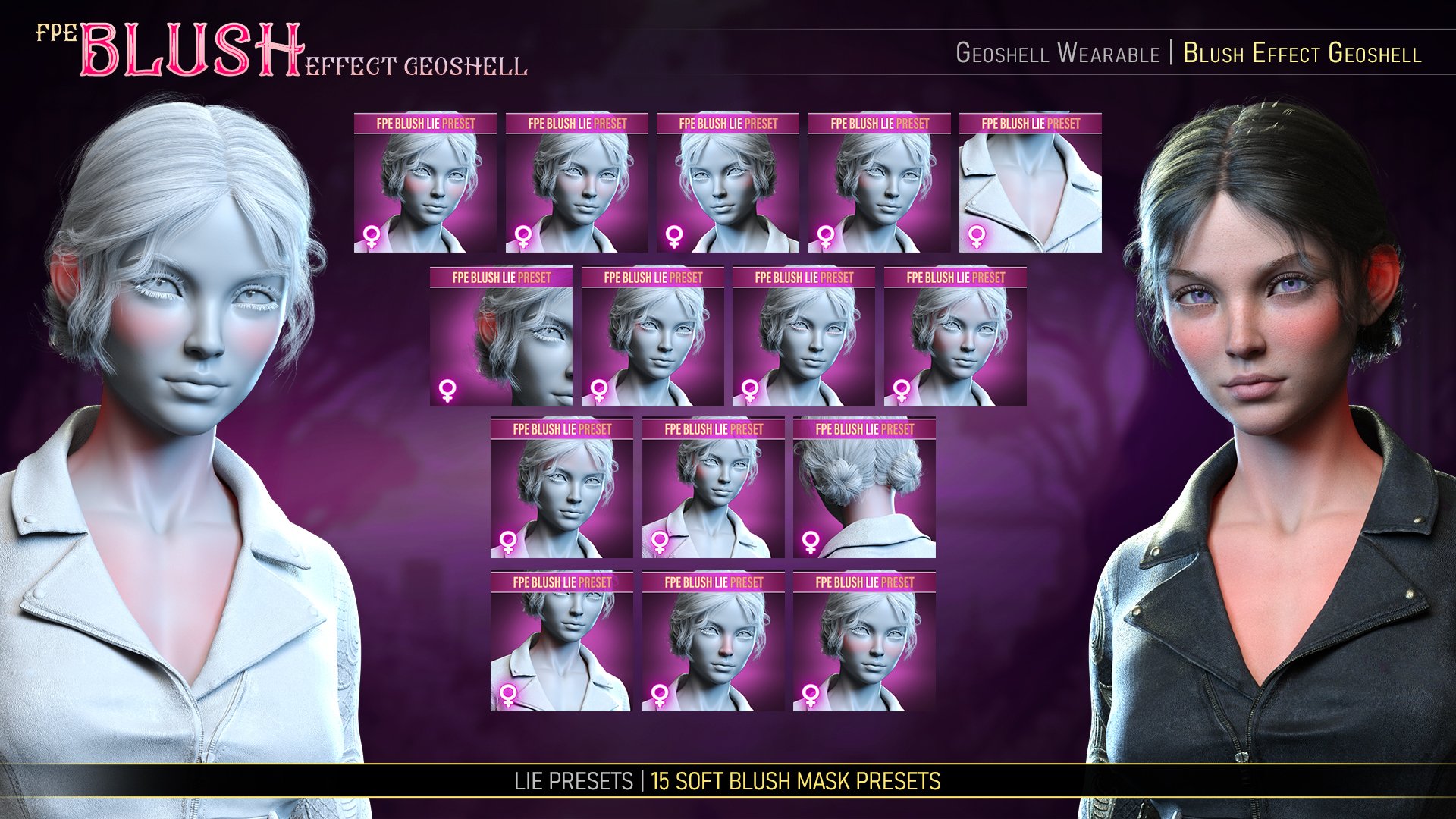1456x819 pixels.
Task: Select the chest and collar close-up preset thumbnail
Action: [1030, 183]
